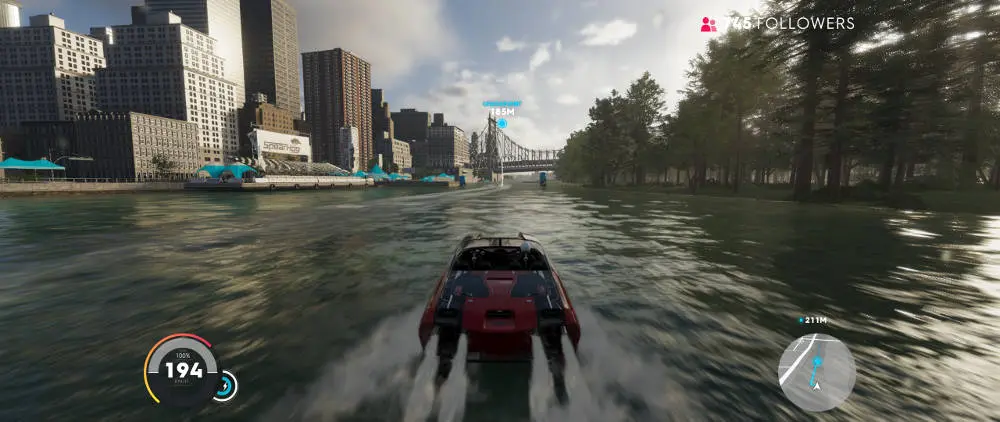Open the circular minimap

coord(816,372)
